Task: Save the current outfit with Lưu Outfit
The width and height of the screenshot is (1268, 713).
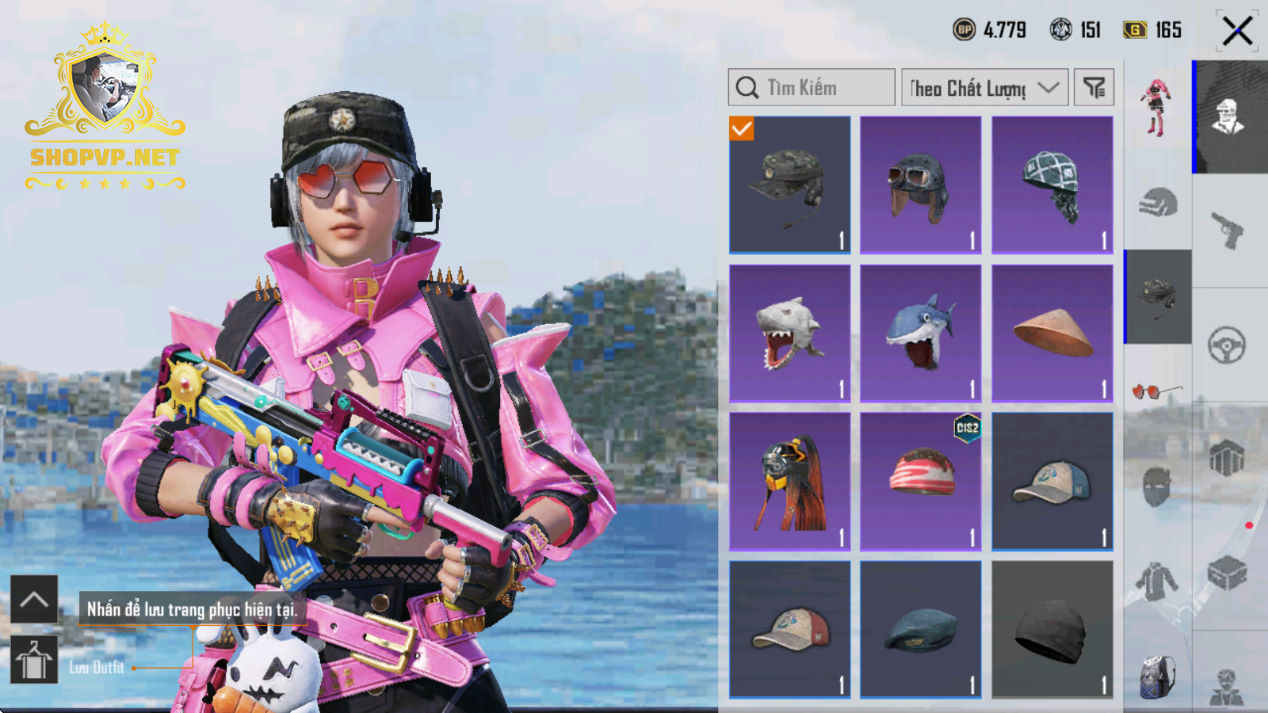Action: (x=34, y=660)
